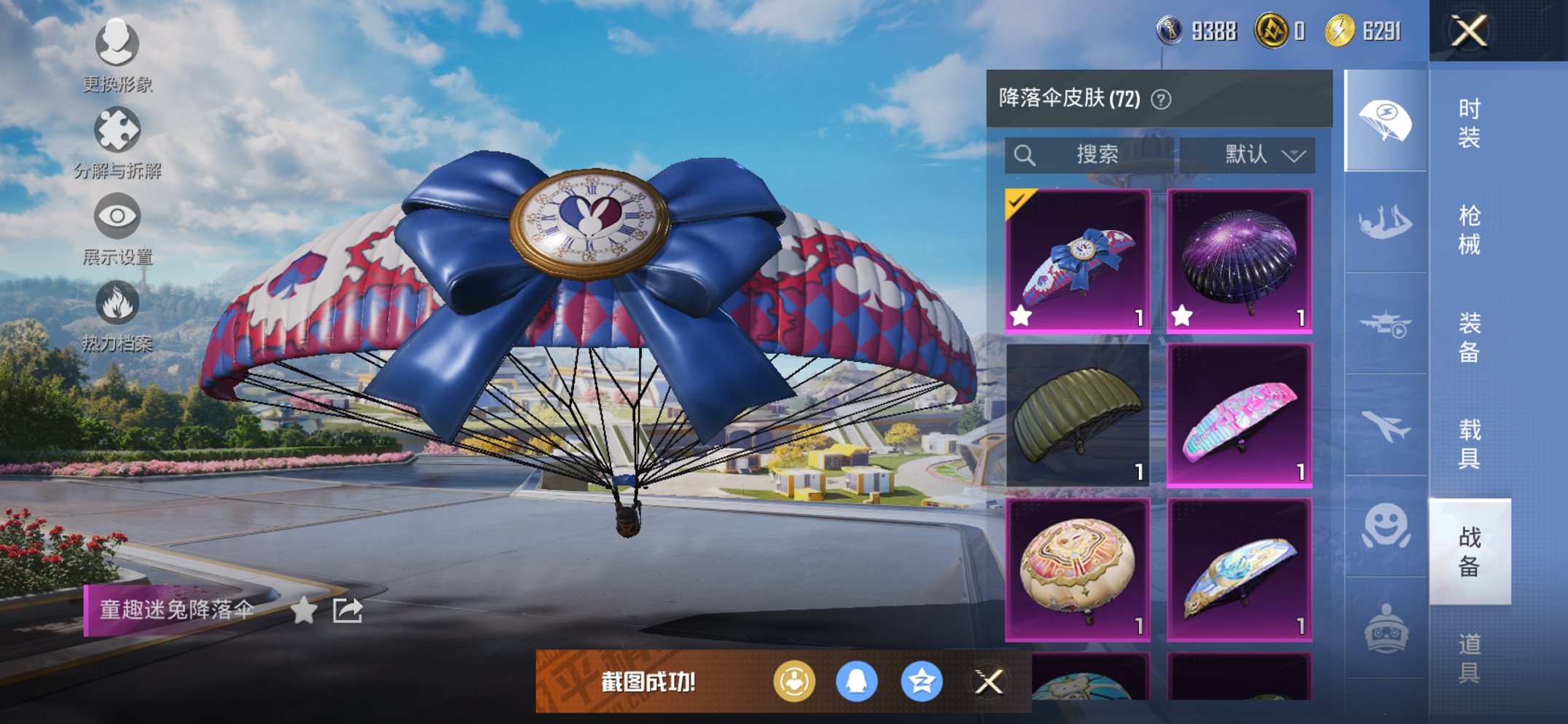Toggle the favorite star beside 童趣迷兔降落伞
The width and height of the screenshot is (1568, 724).
(x=304, y=610)
